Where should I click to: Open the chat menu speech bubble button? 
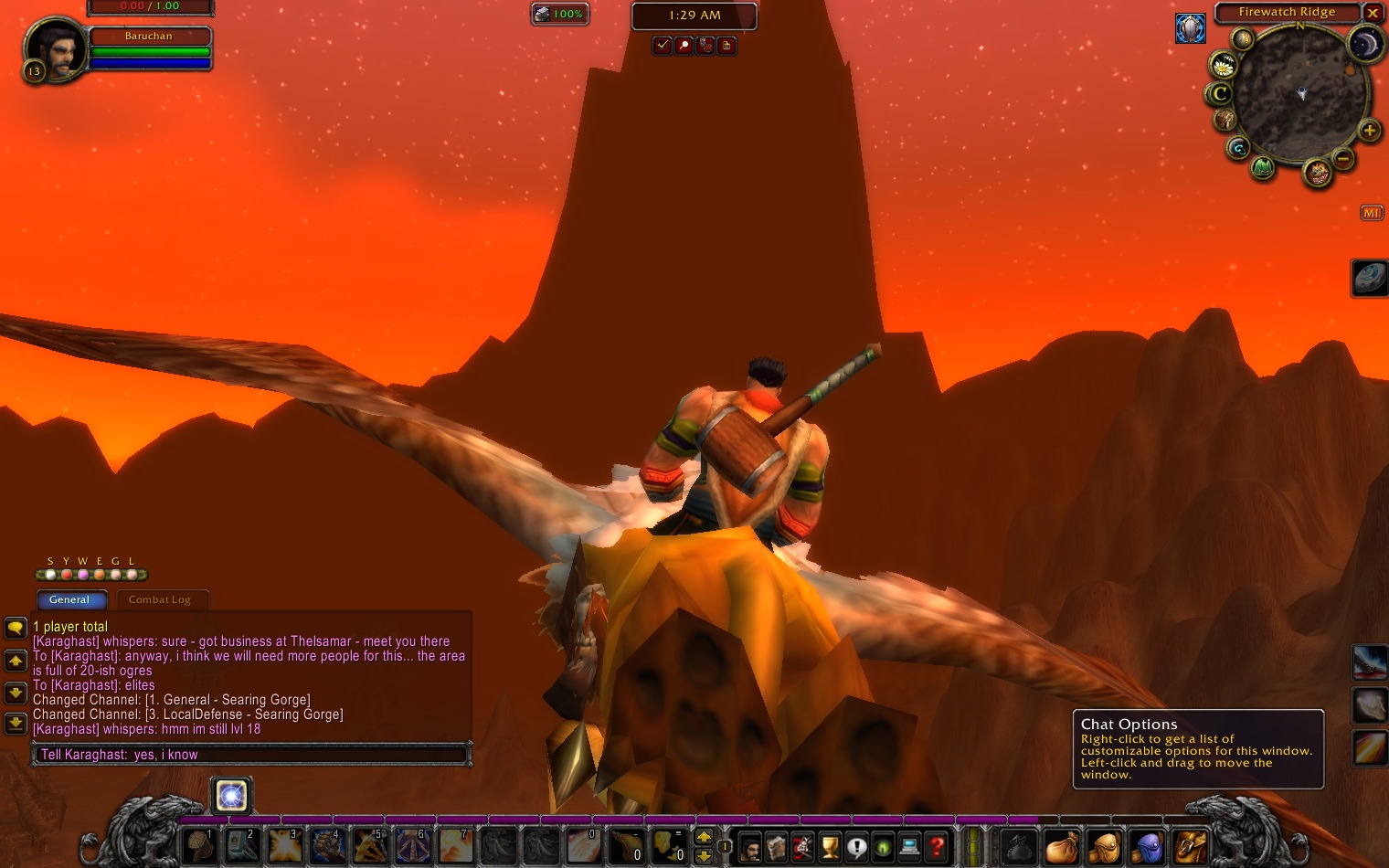tap(16, 628)
